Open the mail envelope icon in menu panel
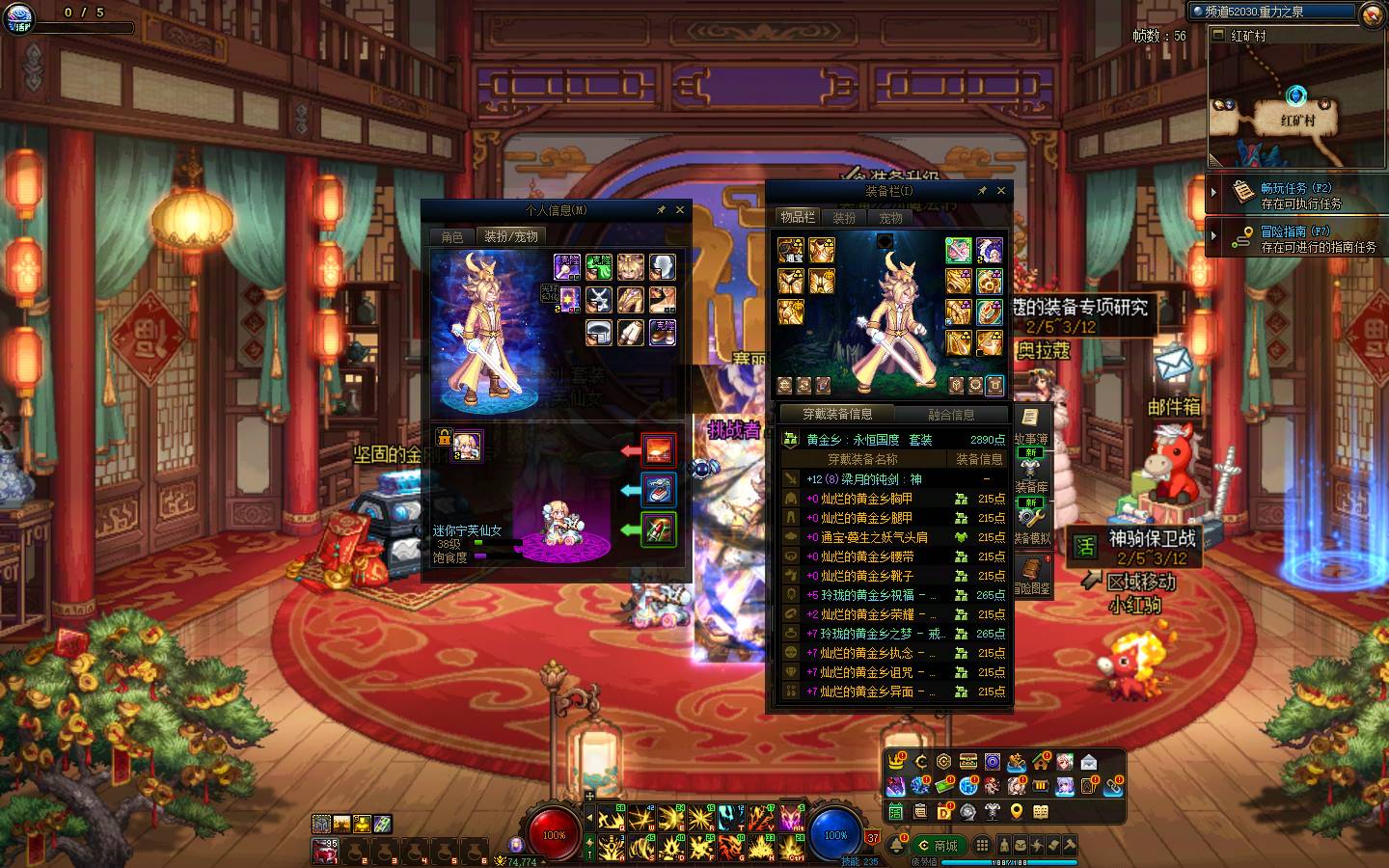This screenshot has width=1389, height=868. (1089, 762)
